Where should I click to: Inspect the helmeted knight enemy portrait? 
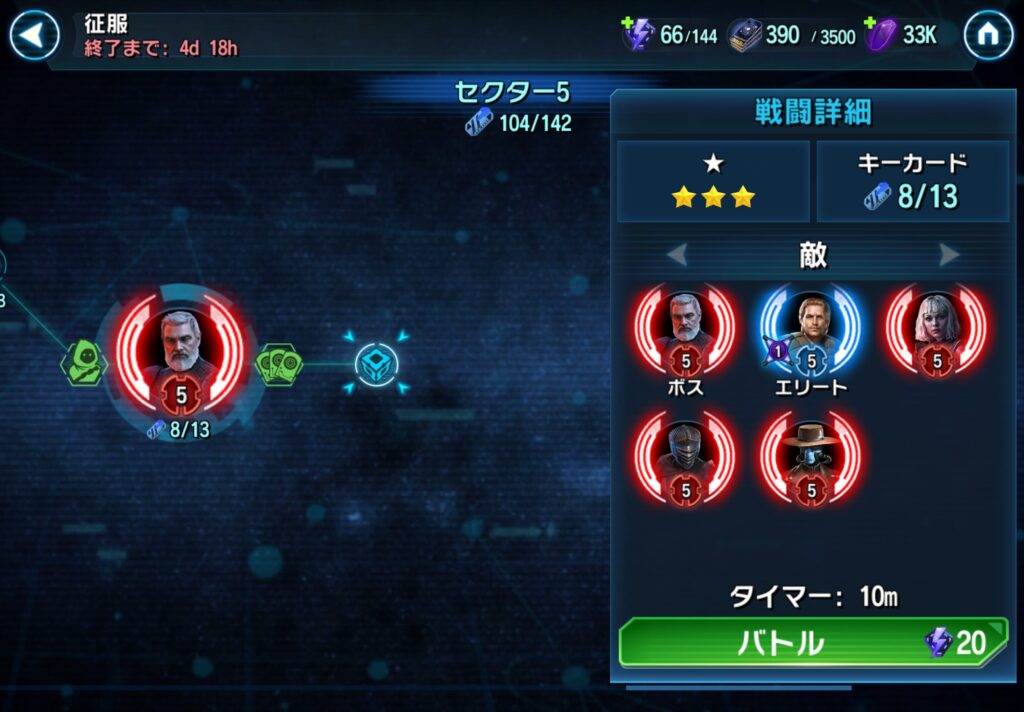pyautogui.click(x=685, y=456)
